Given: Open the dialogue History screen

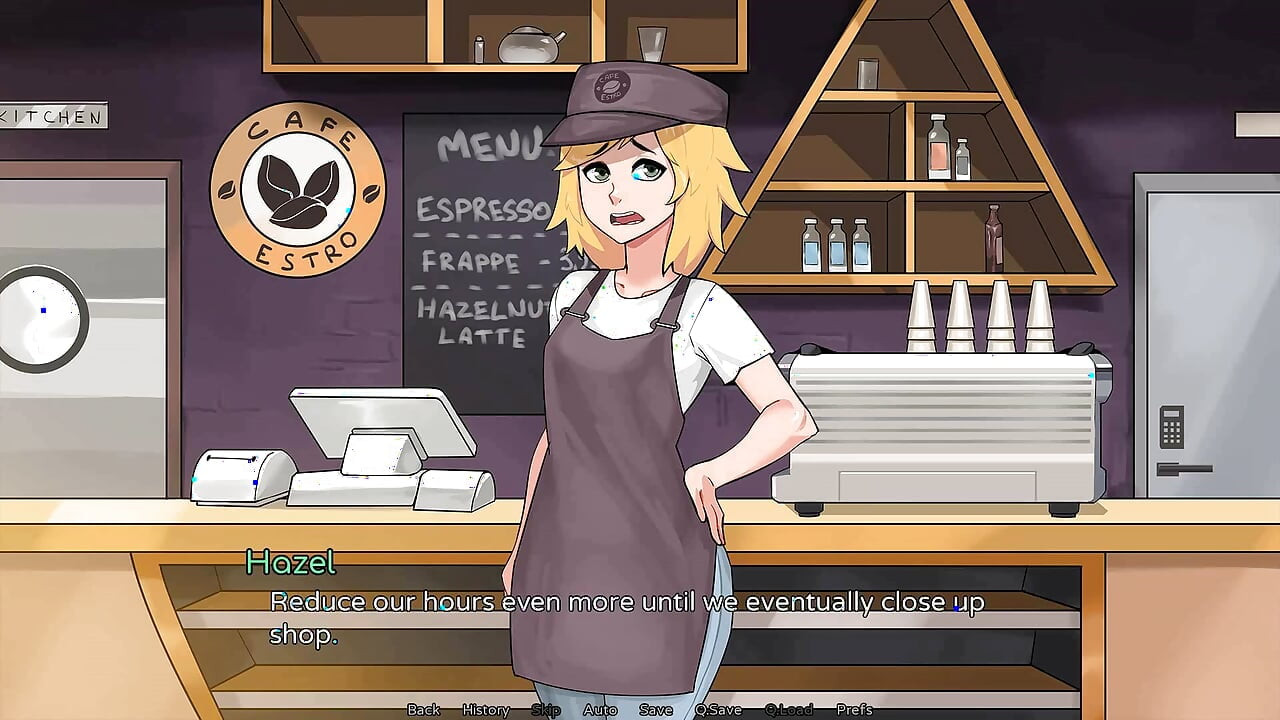Looking at the screenshot, I should coord(484,710).
